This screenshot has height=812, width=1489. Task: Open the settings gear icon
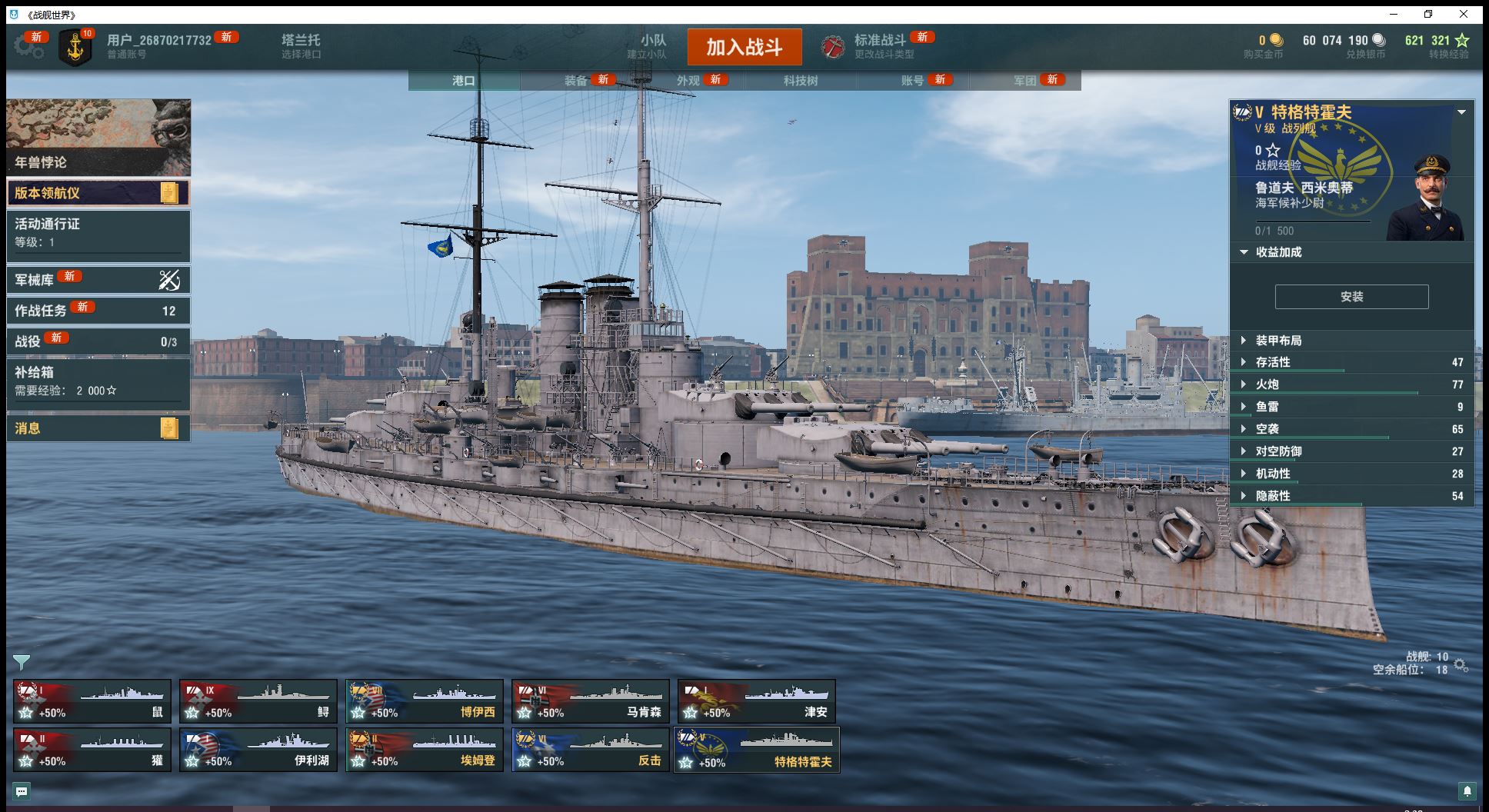(x=28, y=46)
